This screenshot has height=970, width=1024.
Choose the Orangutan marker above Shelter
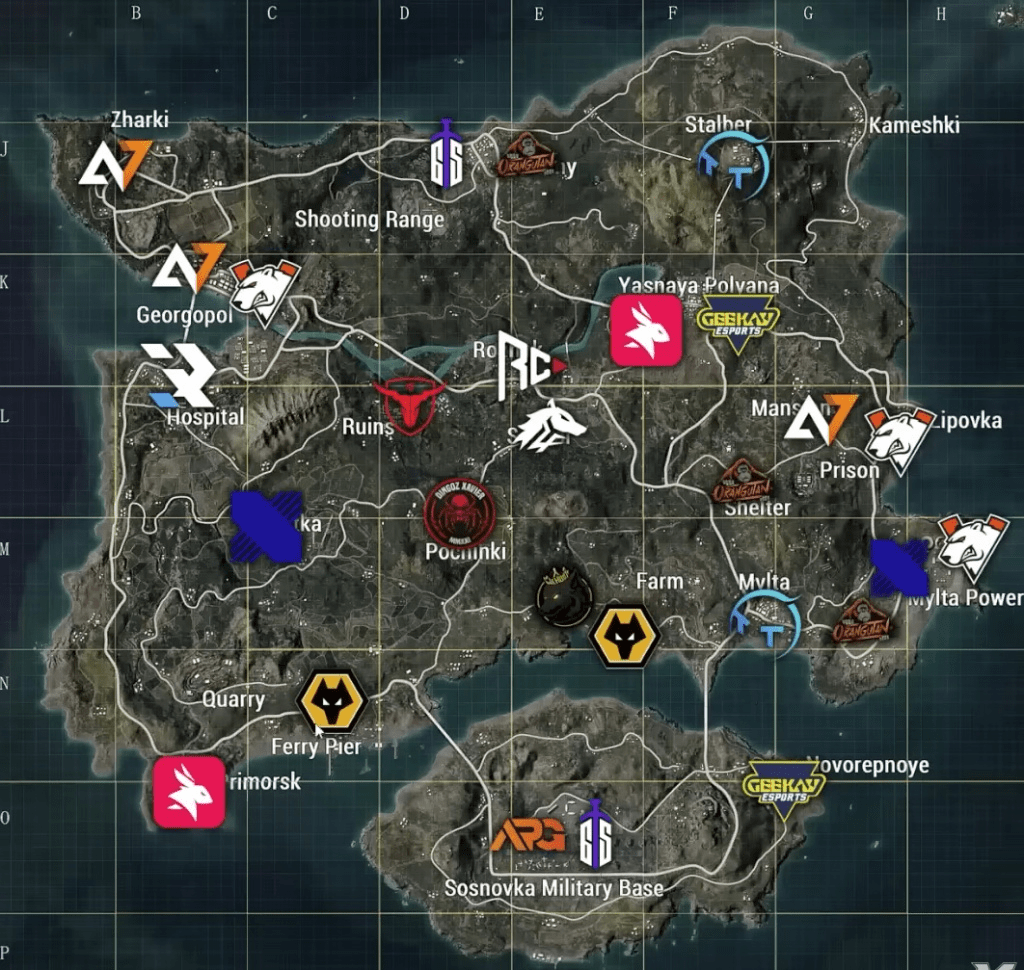coord(743,482)
